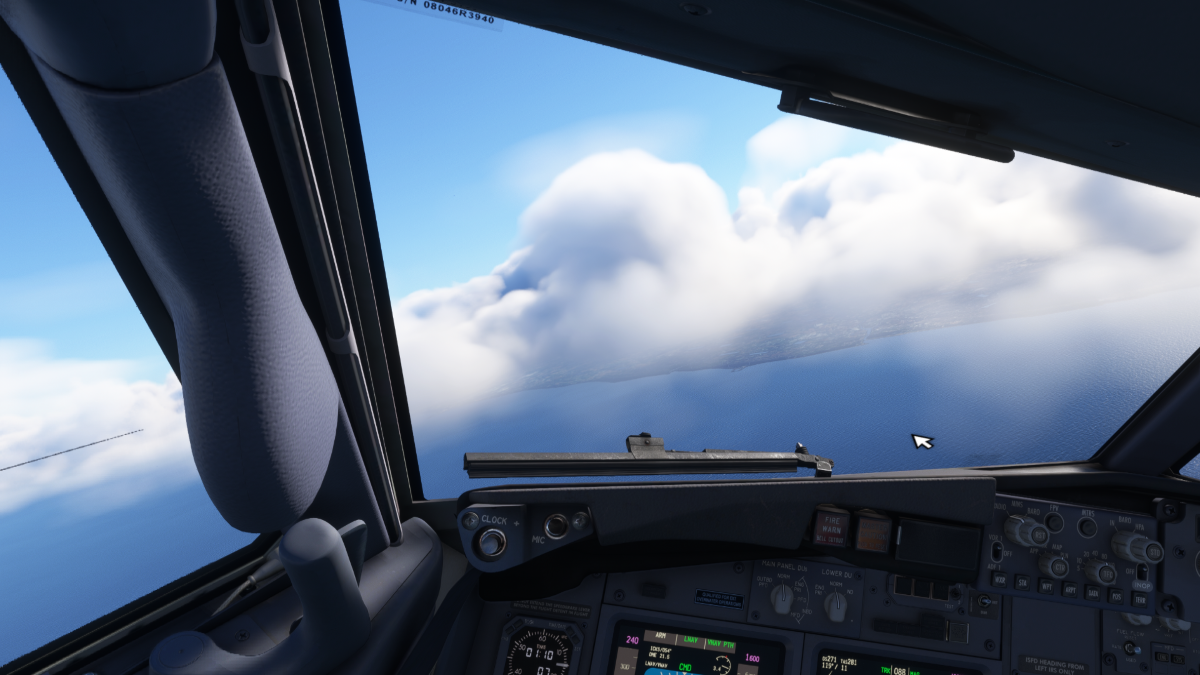Activate the POS map button
This screenshot has width=1200, height=675.
[1115, 596]
